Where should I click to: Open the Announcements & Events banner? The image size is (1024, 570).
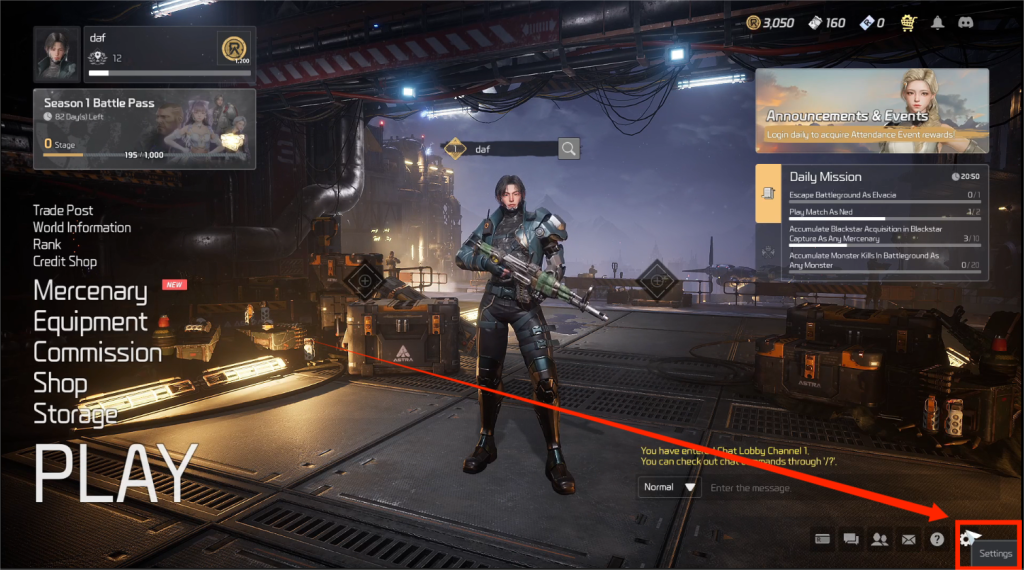tap(871, 110)
